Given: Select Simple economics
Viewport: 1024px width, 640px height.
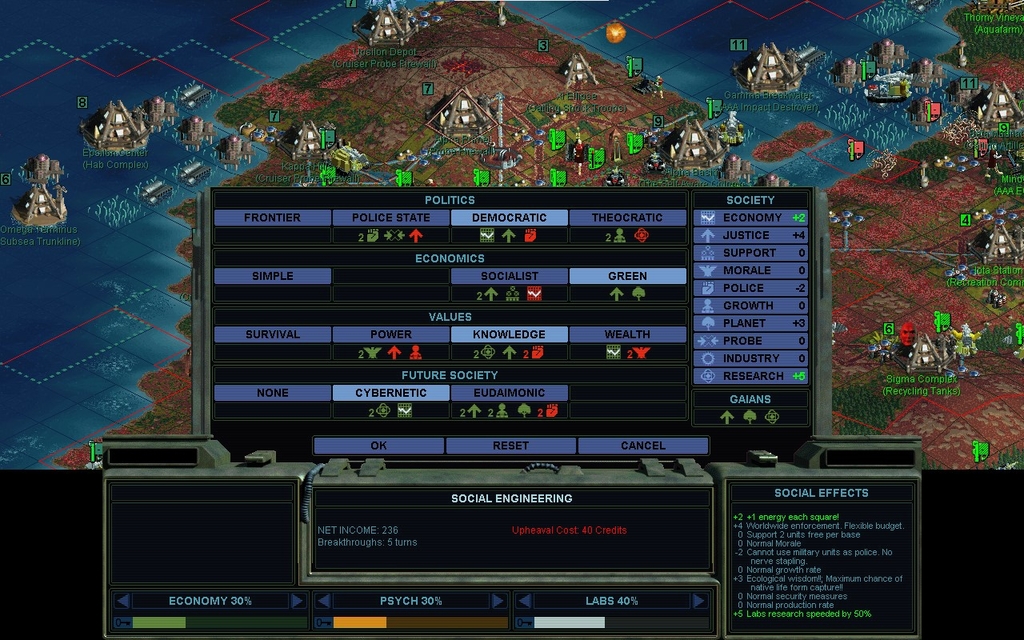Looking at the screenshot, I should (x=272, y=276).
